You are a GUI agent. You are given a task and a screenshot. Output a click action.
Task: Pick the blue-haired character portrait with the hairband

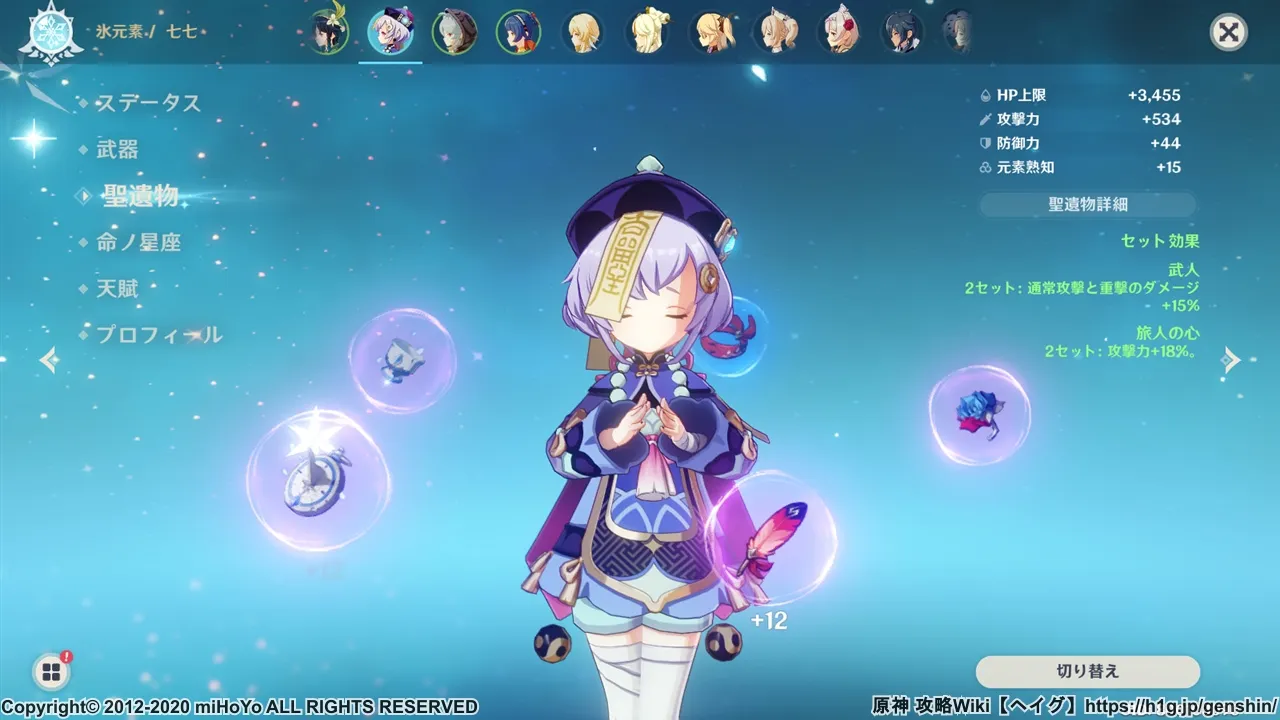[518, 33]
